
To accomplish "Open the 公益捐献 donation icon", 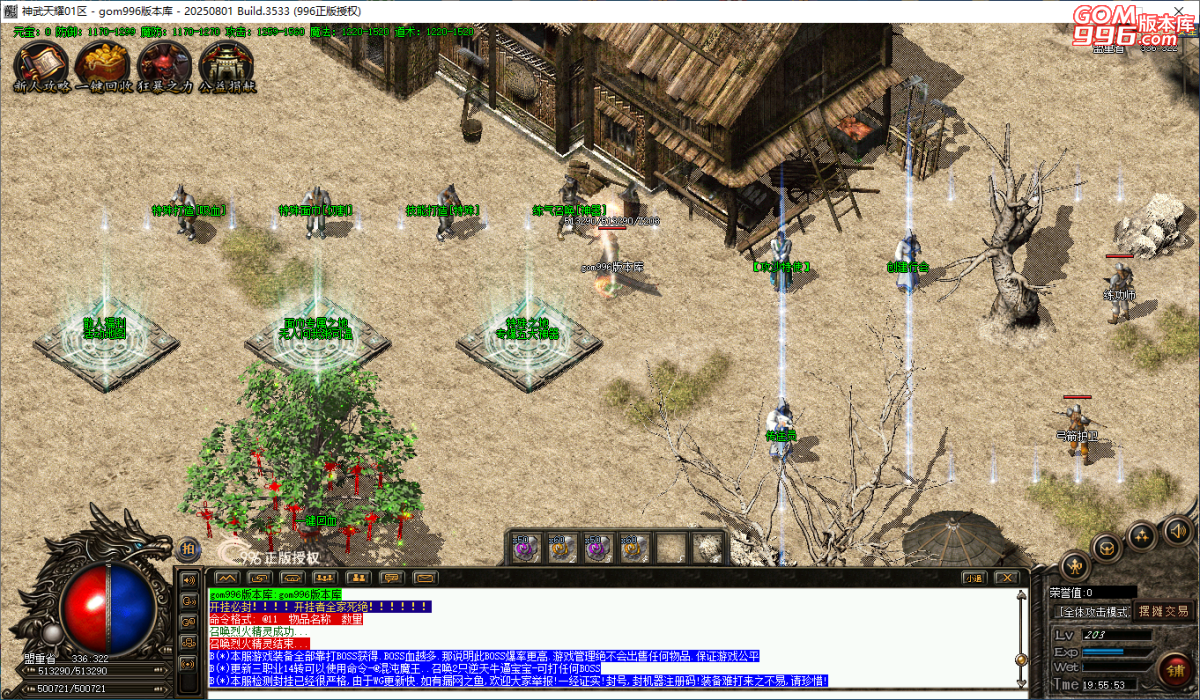I will (226, 64).
